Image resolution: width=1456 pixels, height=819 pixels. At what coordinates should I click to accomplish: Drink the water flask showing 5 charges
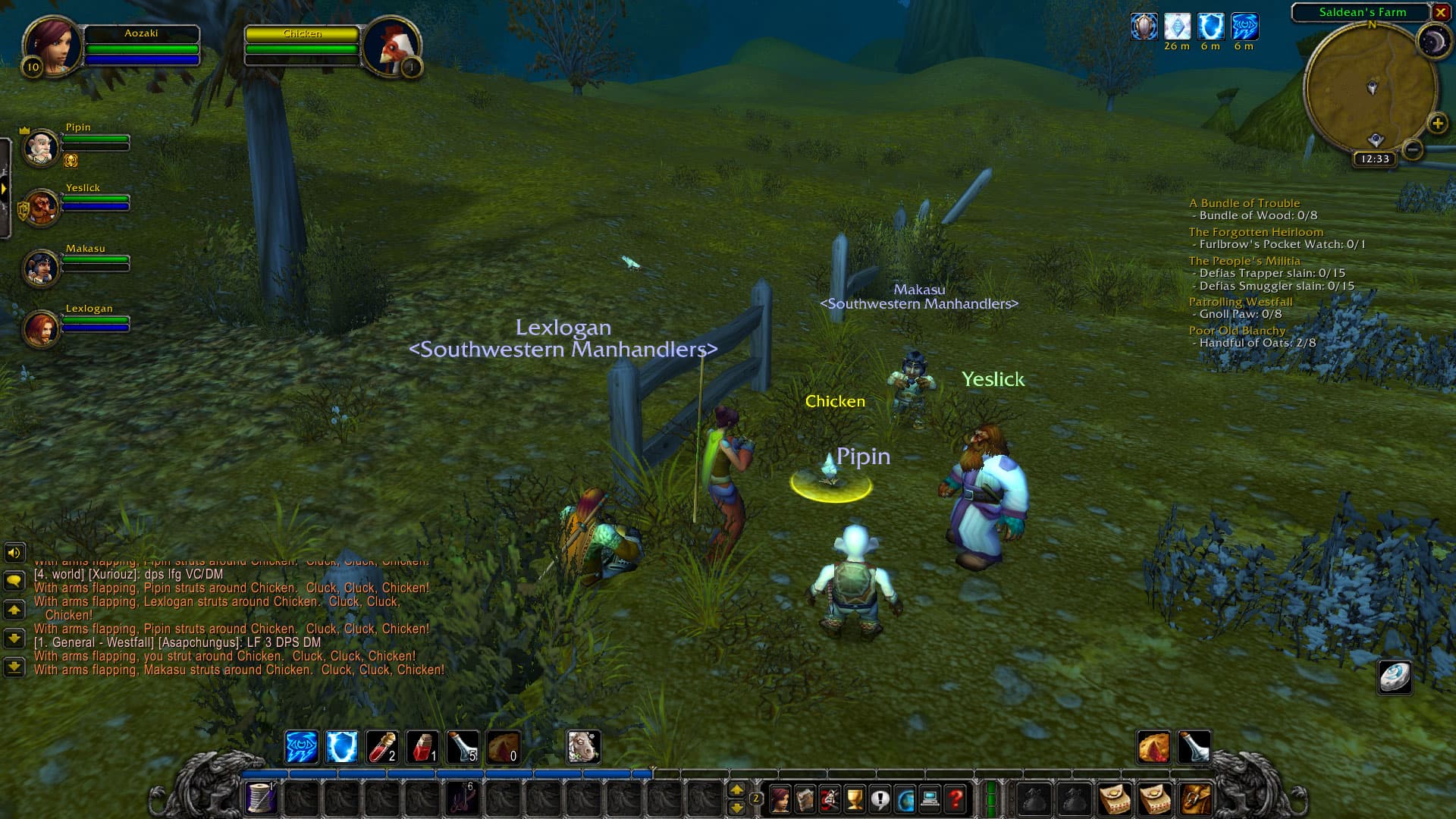click(x=460, y=747)
